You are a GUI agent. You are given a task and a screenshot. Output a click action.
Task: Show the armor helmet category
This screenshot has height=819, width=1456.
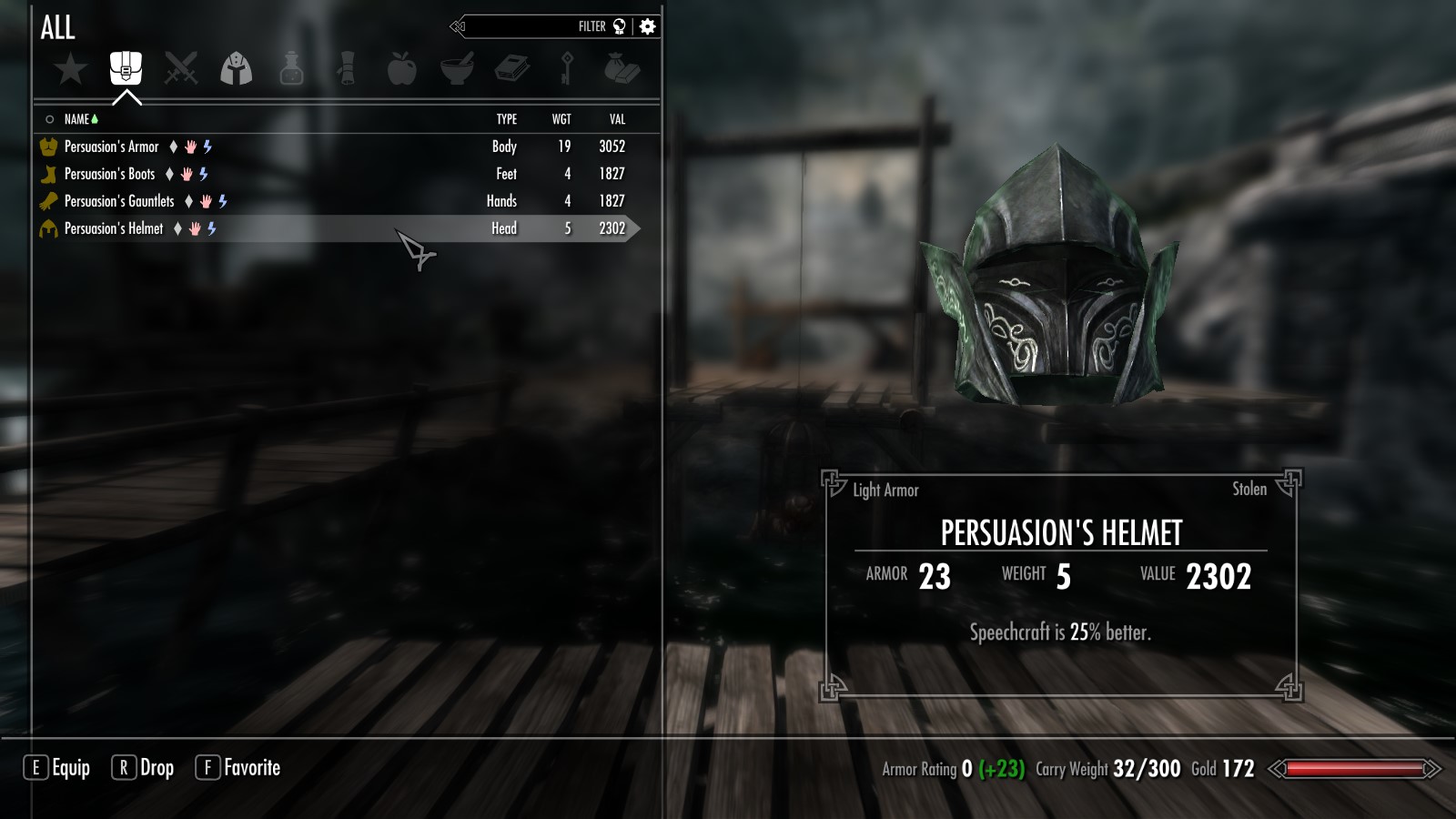[237, 68]
